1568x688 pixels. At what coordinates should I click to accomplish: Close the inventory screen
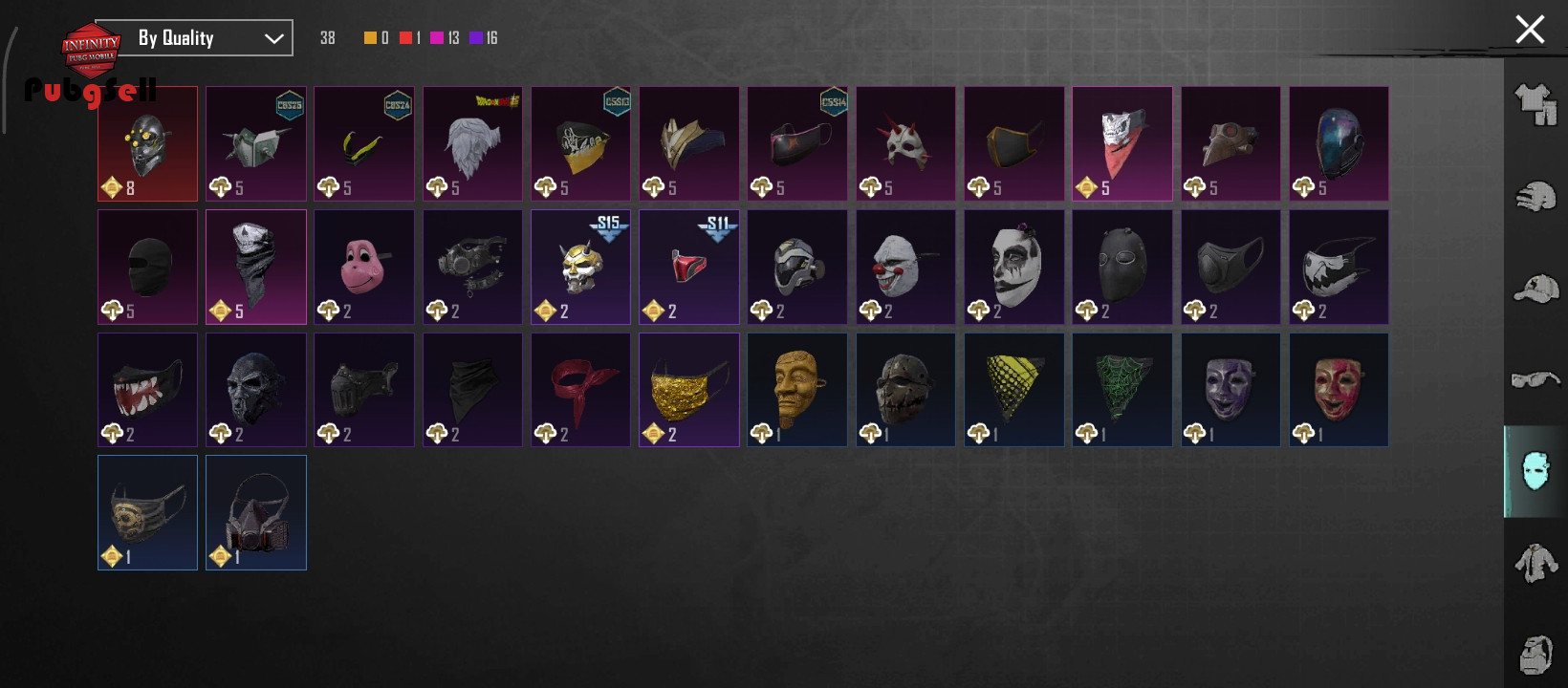coord(1530,30)
